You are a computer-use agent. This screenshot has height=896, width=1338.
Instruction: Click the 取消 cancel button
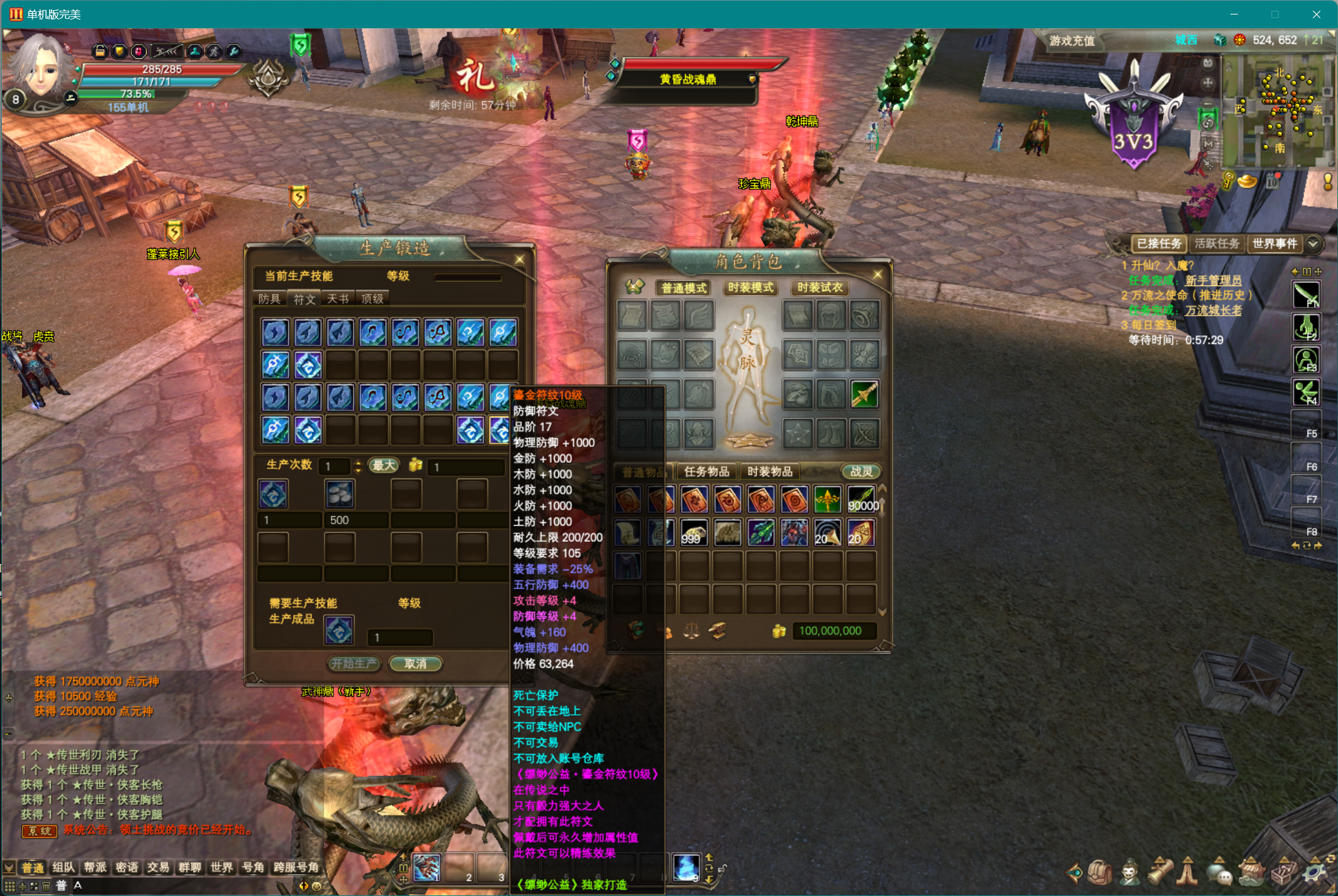(x=415, y=663)
